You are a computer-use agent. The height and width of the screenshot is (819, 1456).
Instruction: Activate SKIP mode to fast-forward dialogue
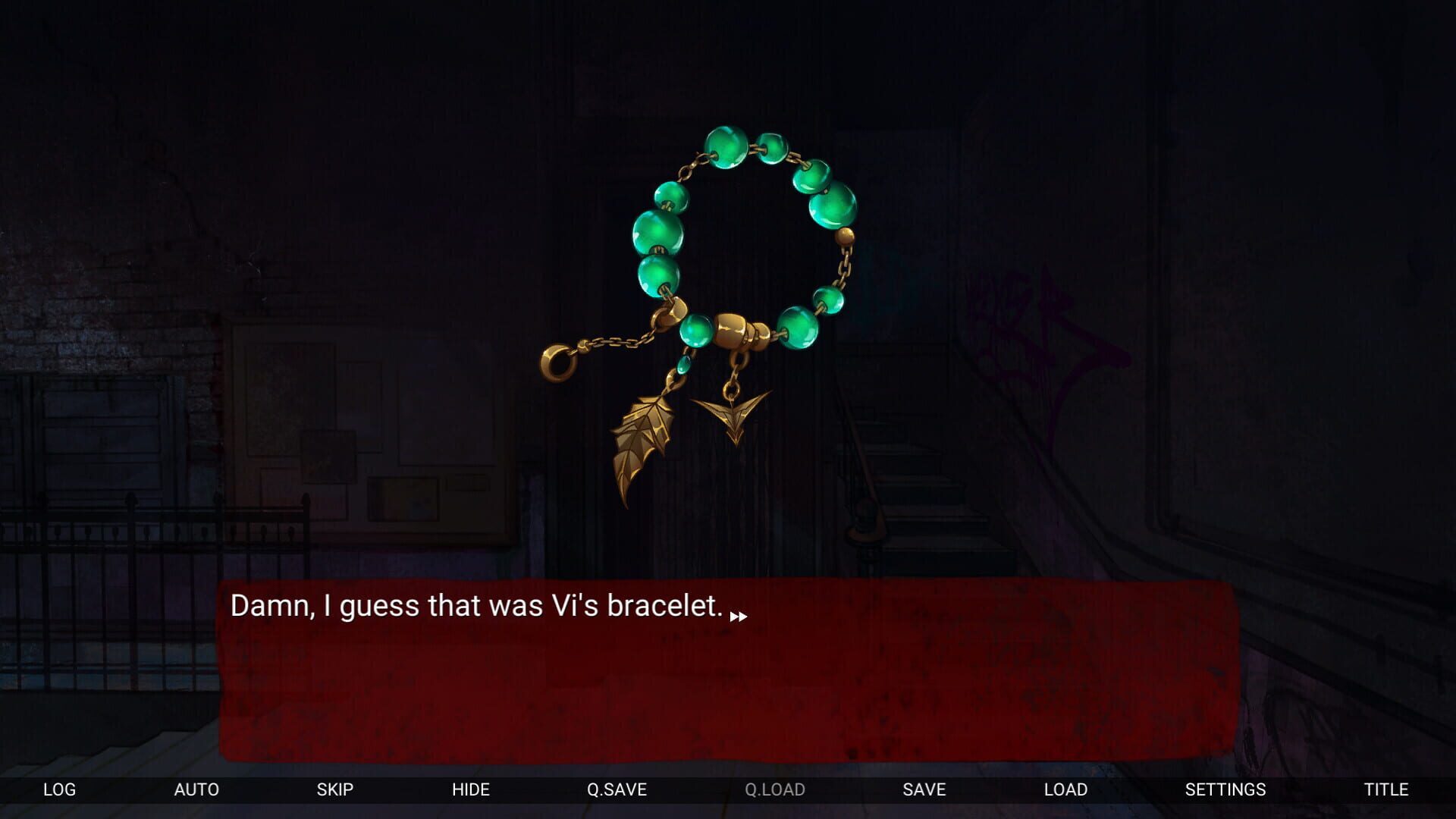click(x=335, y=789)
